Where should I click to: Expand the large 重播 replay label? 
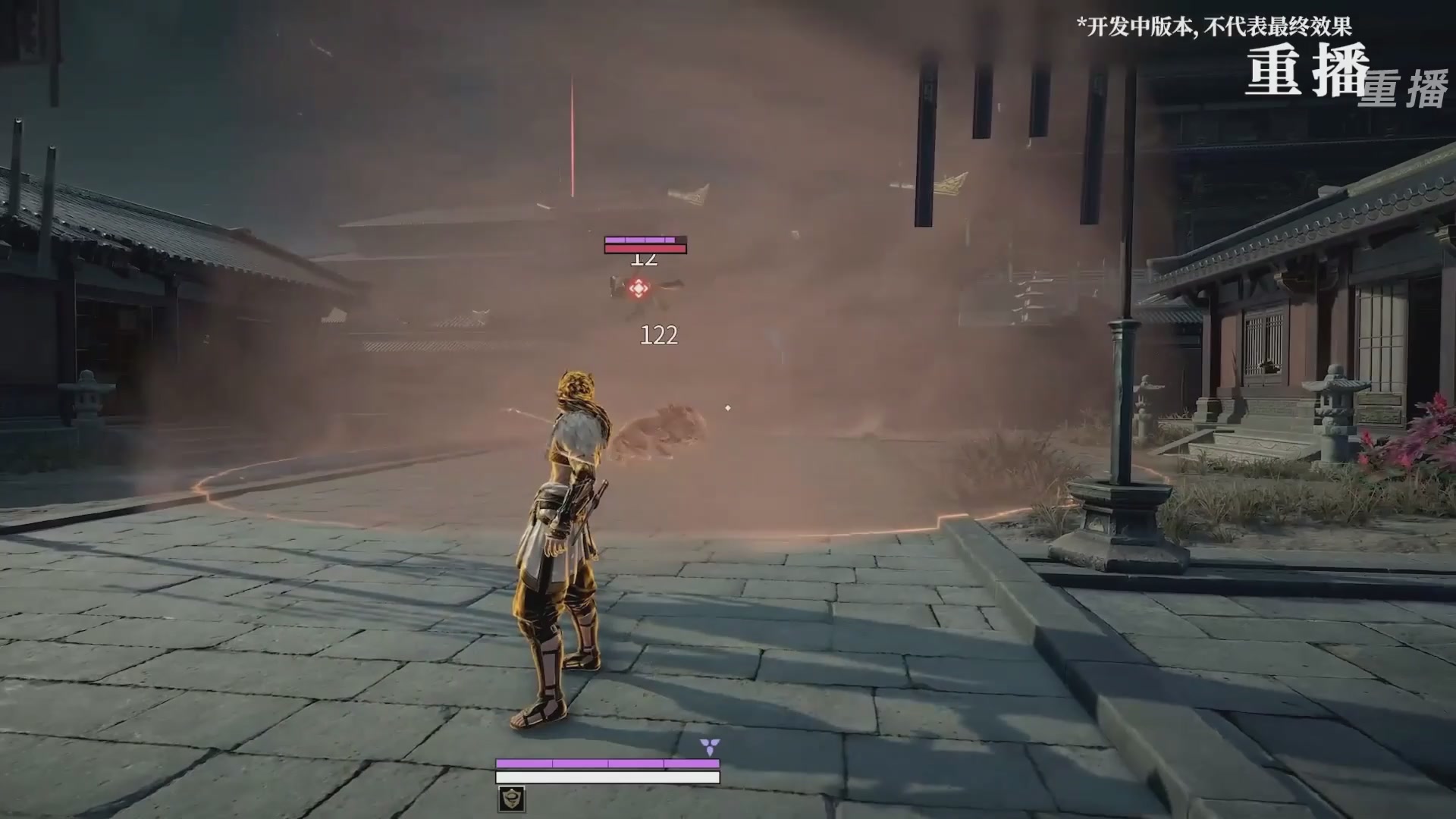(x=1308, y=70)
